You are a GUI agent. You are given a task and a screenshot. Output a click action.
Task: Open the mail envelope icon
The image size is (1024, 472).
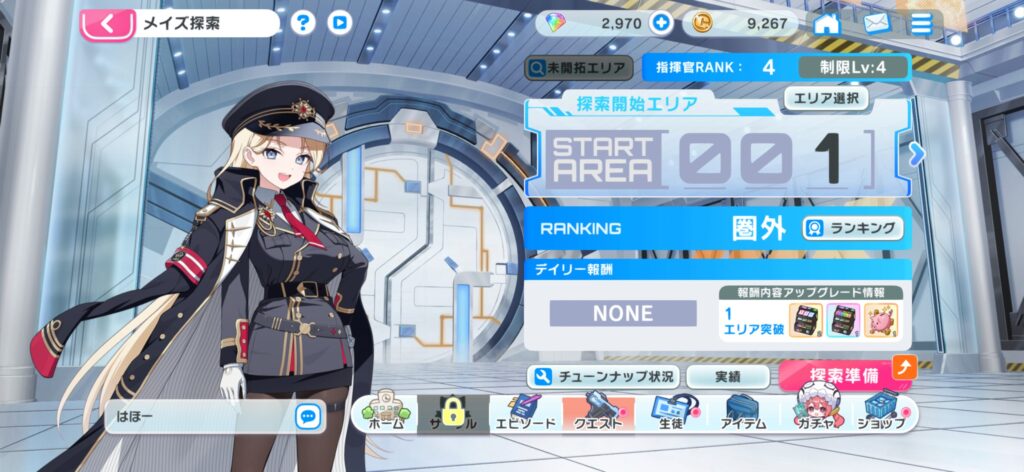click(x=874, y=23)
